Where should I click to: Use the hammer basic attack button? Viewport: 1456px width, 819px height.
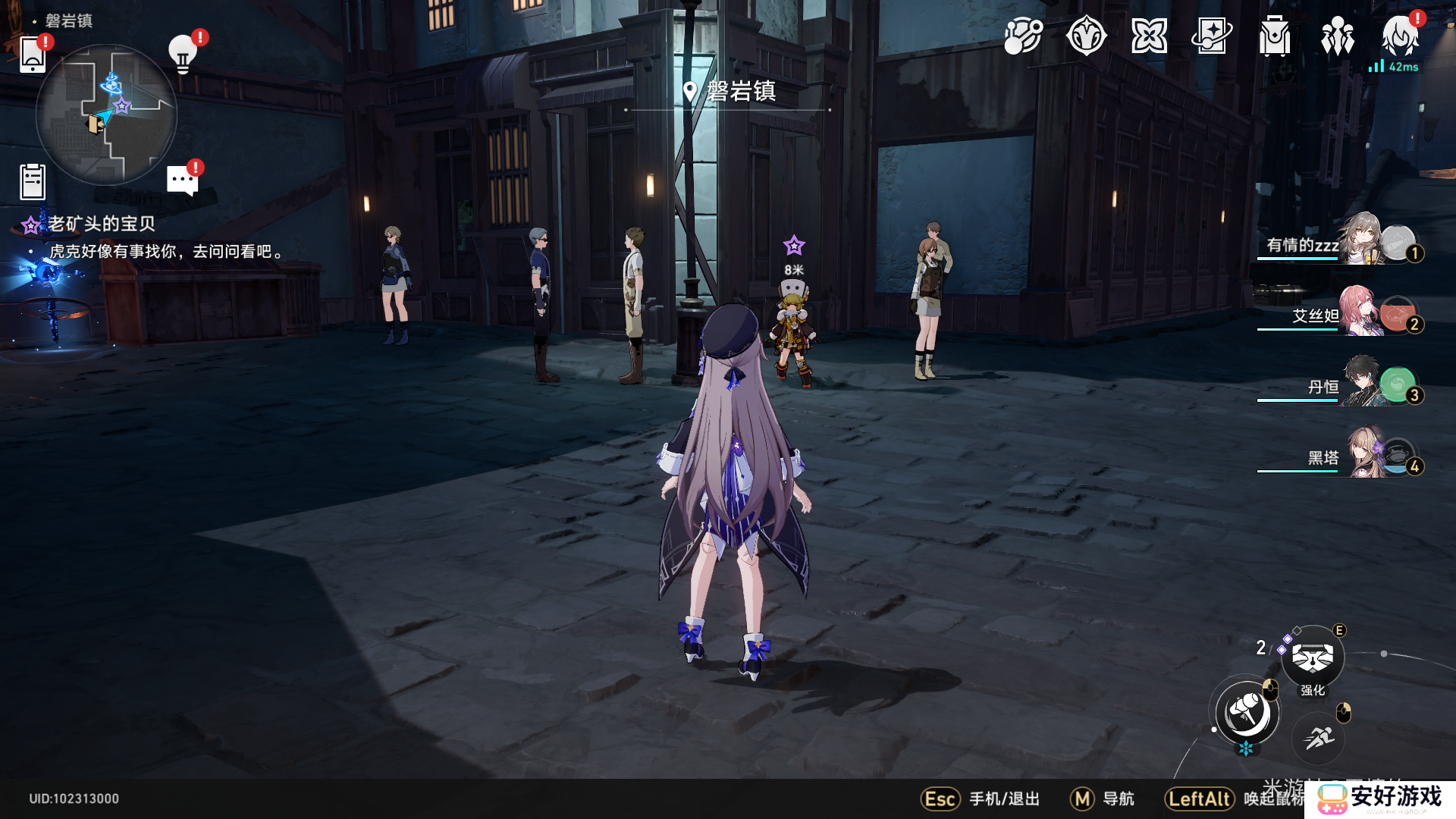[x=1246, y=713]
